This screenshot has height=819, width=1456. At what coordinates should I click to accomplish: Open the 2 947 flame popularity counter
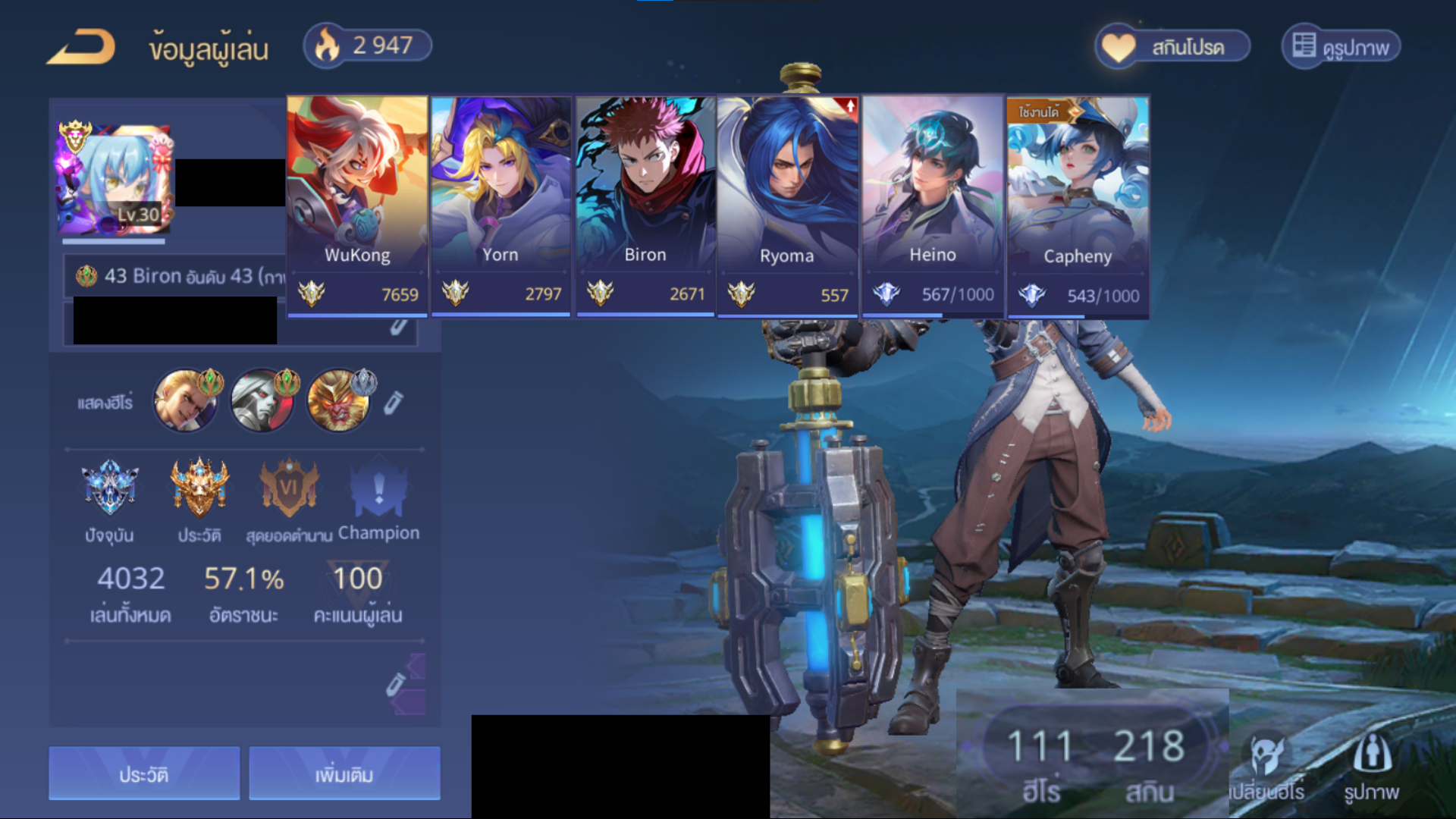[368, 45]
